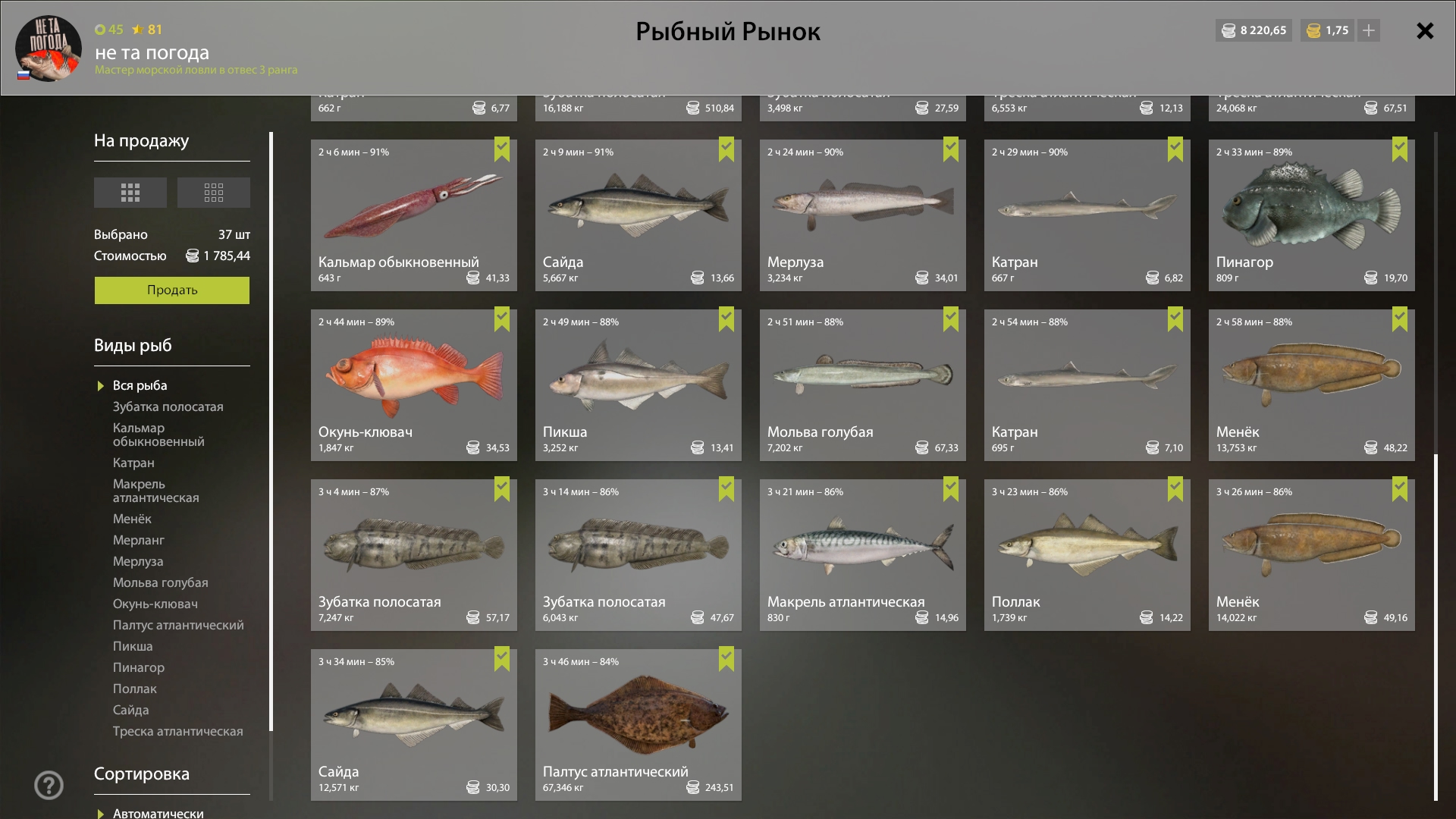Choose the Треска атлантическая filter
Viewport: 1456px width, 819px height.
(177, 732)
